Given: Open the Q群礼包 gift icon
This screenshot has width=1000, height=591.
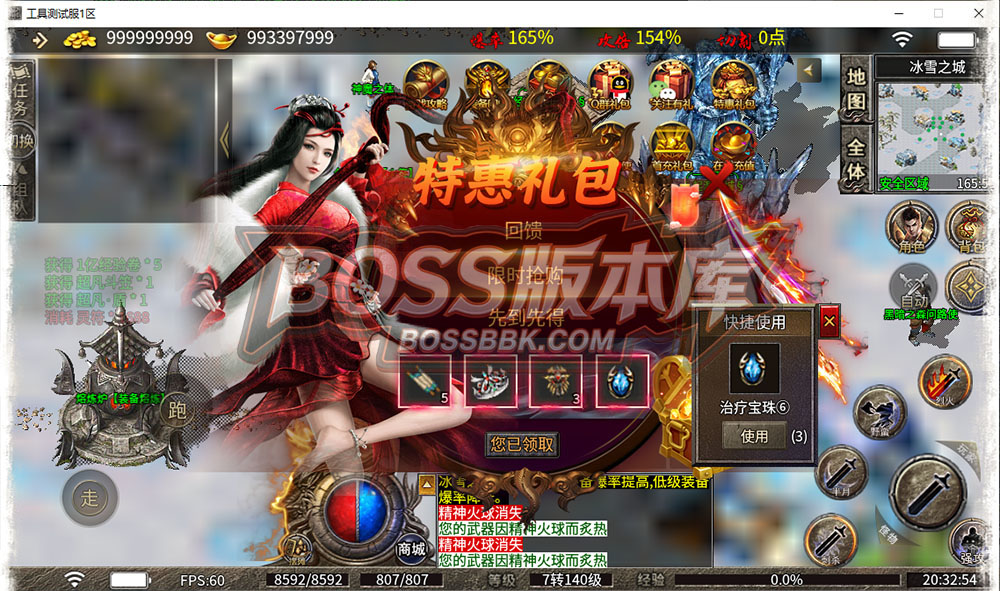Looking at the screenshot, I should click(x=611, y=85).
